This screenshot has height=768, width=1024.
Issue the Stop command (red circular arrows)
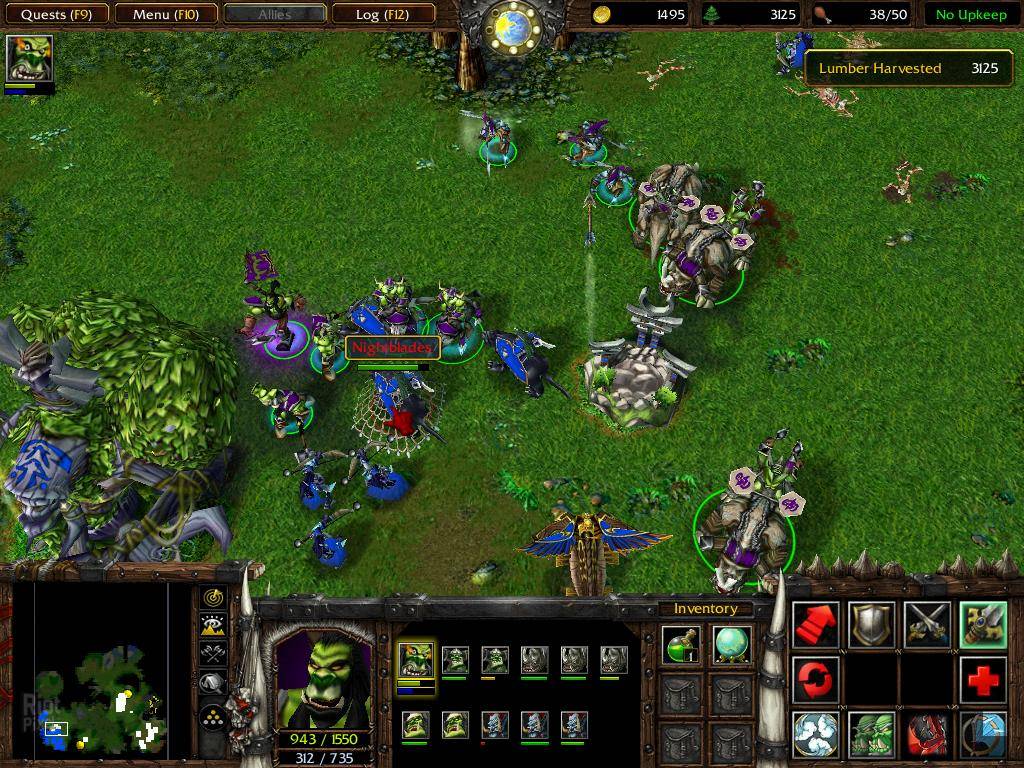click(x=816, y=680)
